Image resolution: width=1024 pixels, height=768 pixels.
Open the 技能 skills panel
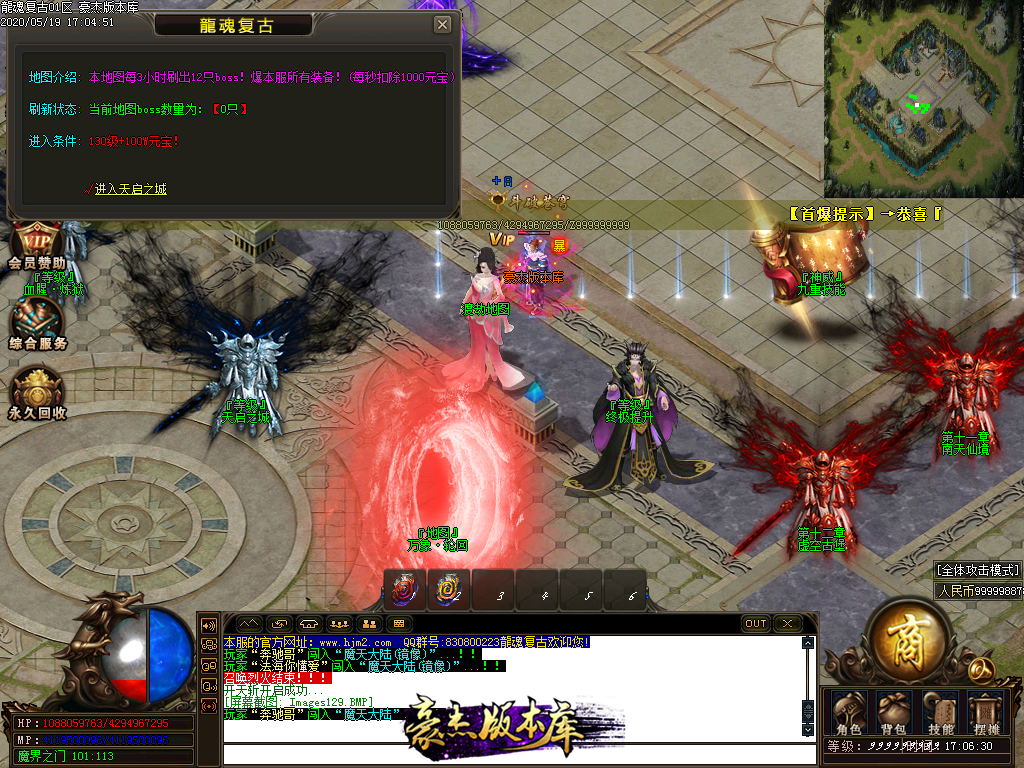pyautogui.click(x=940, y=713)
